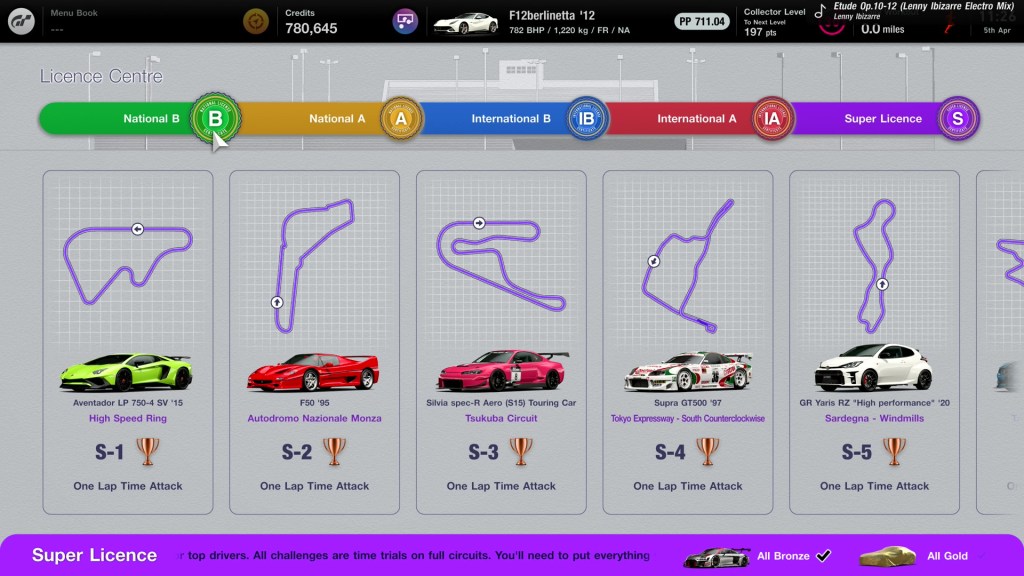
Task: Click the Gran Turismo logo icon
Action: click(x=21, y=21)
